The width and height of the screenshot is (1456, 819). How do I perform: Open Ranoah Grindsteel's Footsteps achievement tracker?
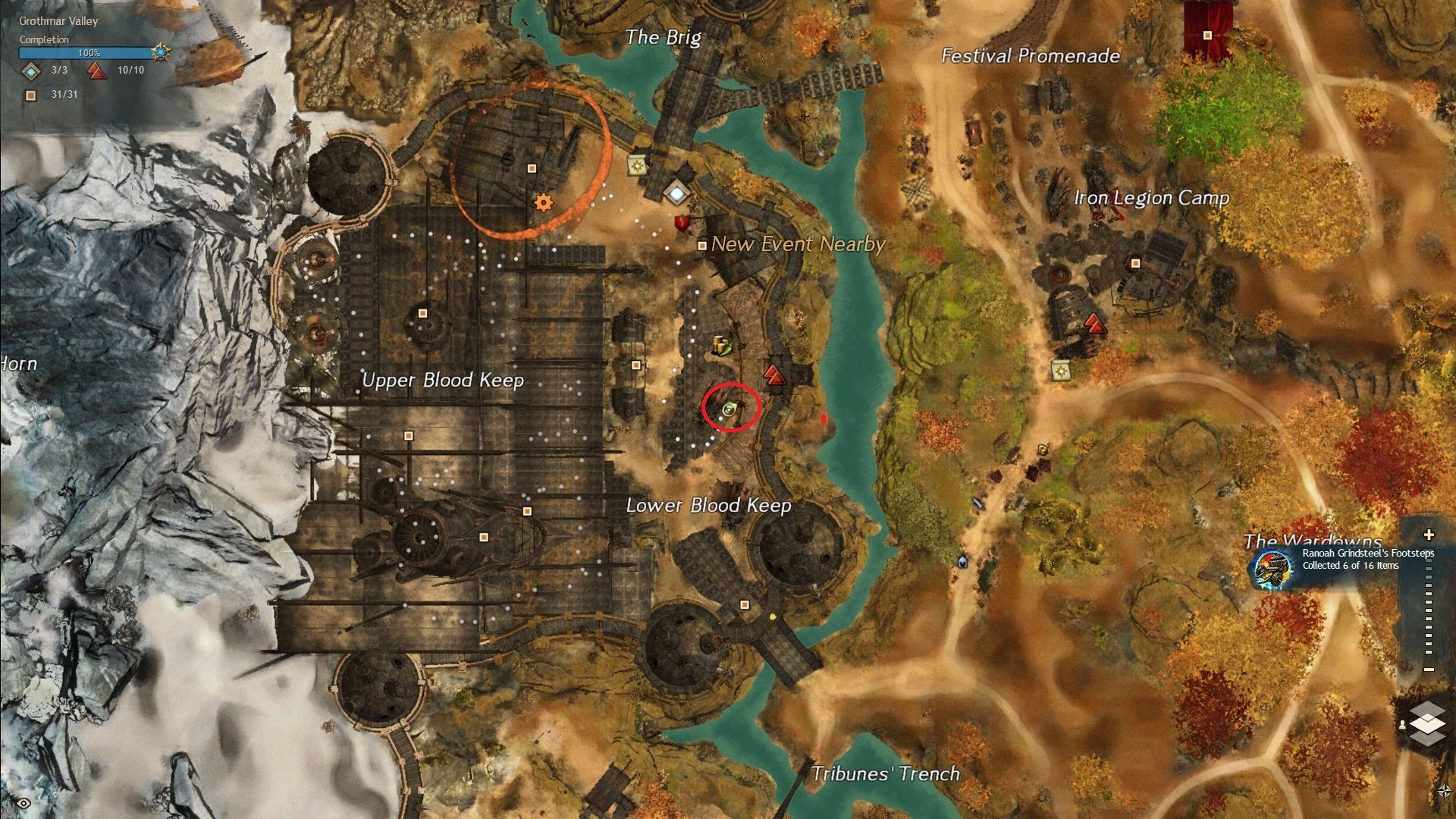point(1272,569)
